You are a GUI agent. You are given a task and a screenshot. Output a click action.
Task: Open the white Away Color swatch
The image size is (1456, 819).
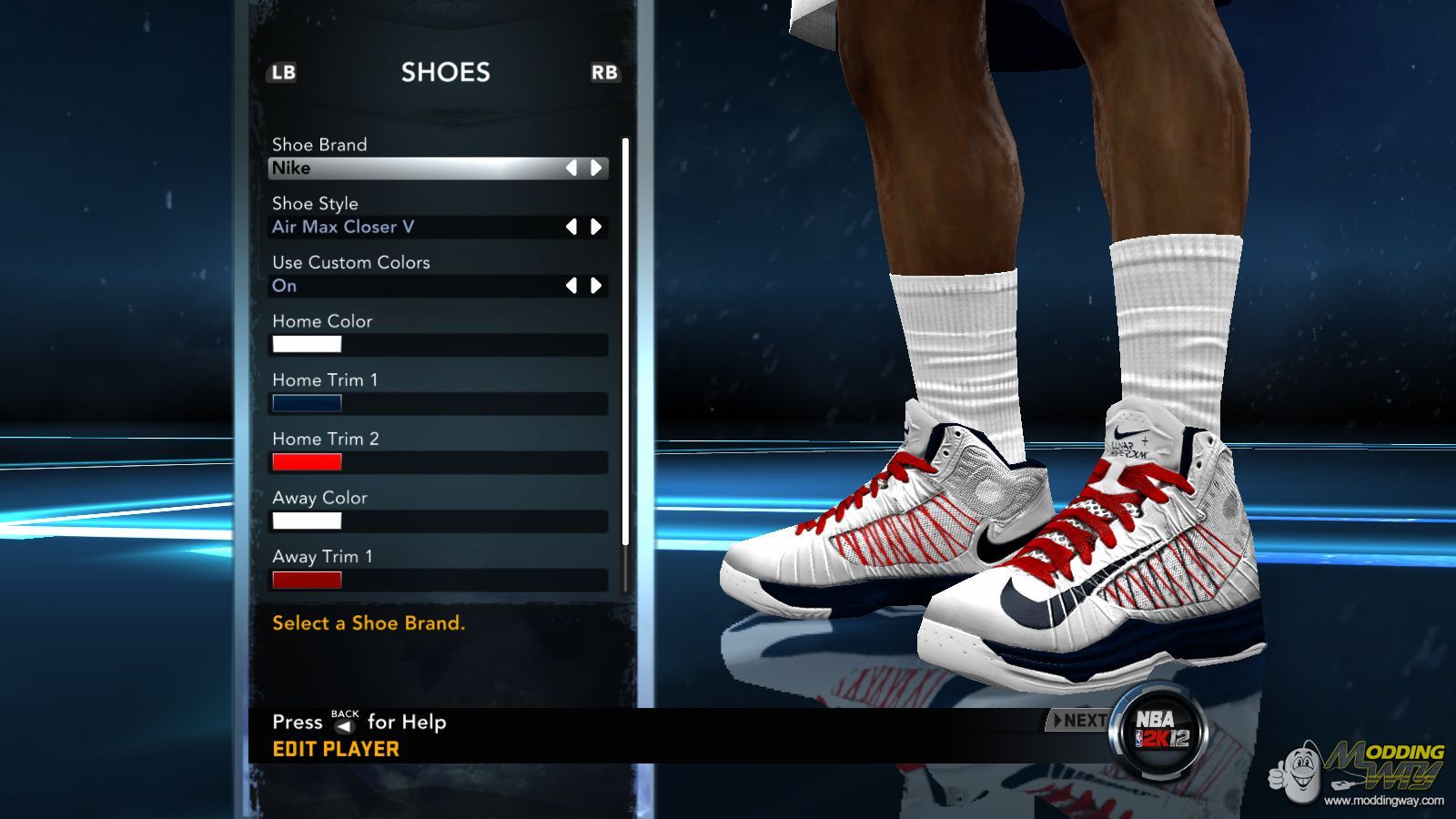(307, 521)
